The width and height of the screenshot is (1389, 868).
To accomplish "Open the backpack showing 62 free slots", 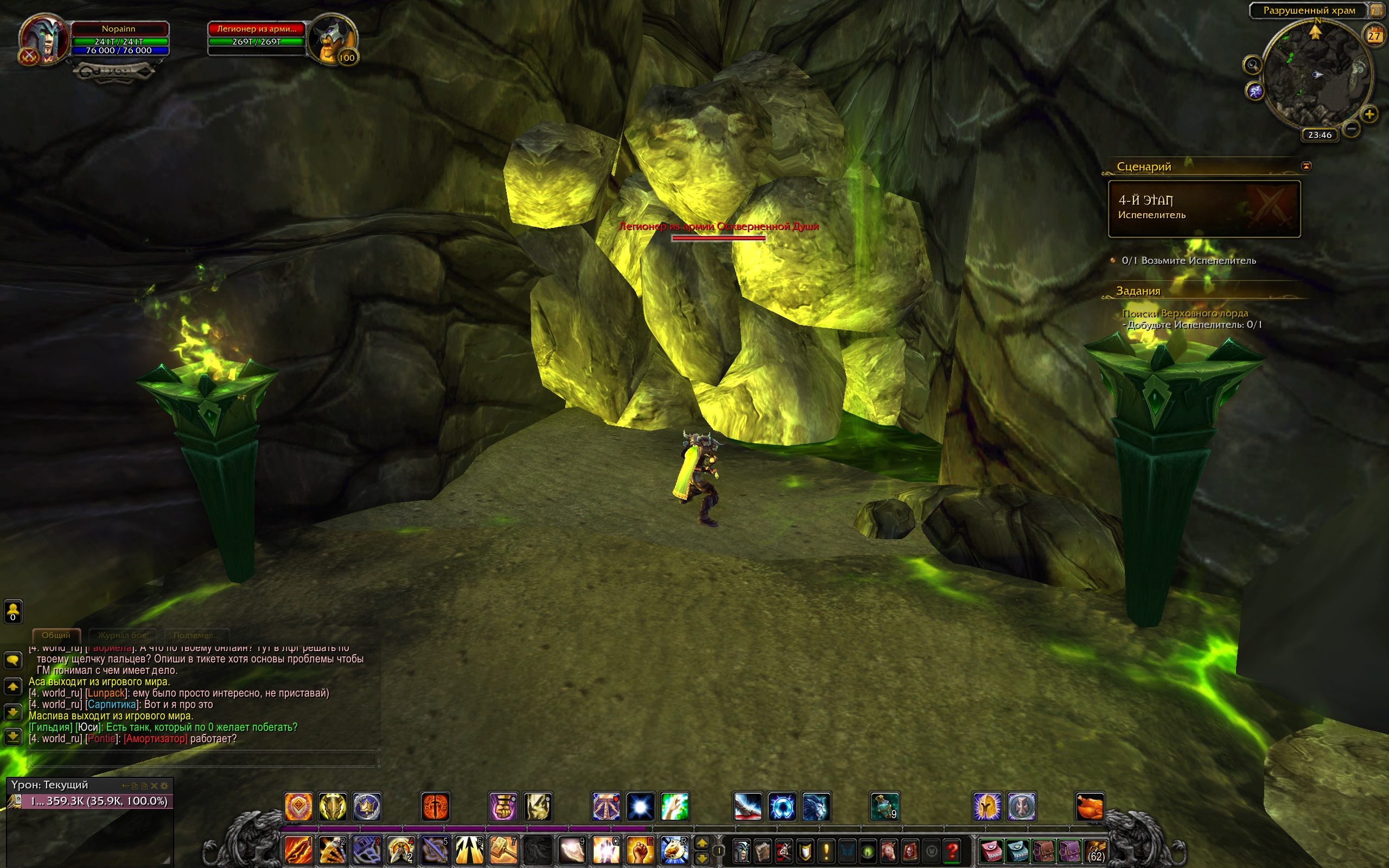I will point(1095,850).
